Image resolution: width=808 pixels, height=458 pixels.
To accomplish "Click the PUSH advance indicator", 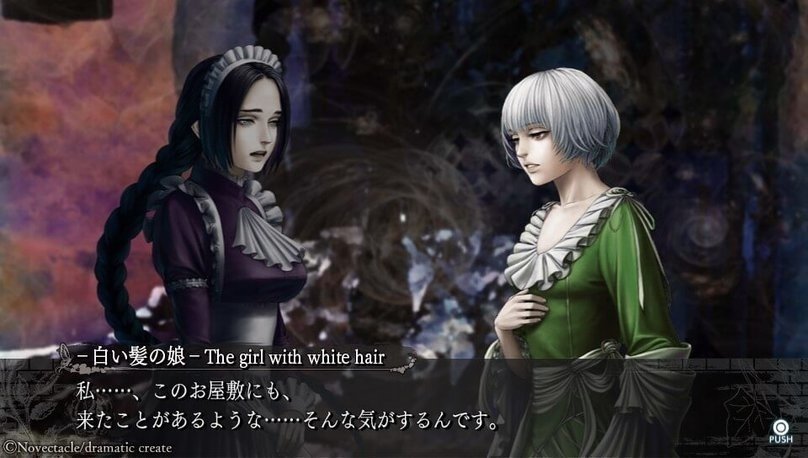I will tap(780, 428).
